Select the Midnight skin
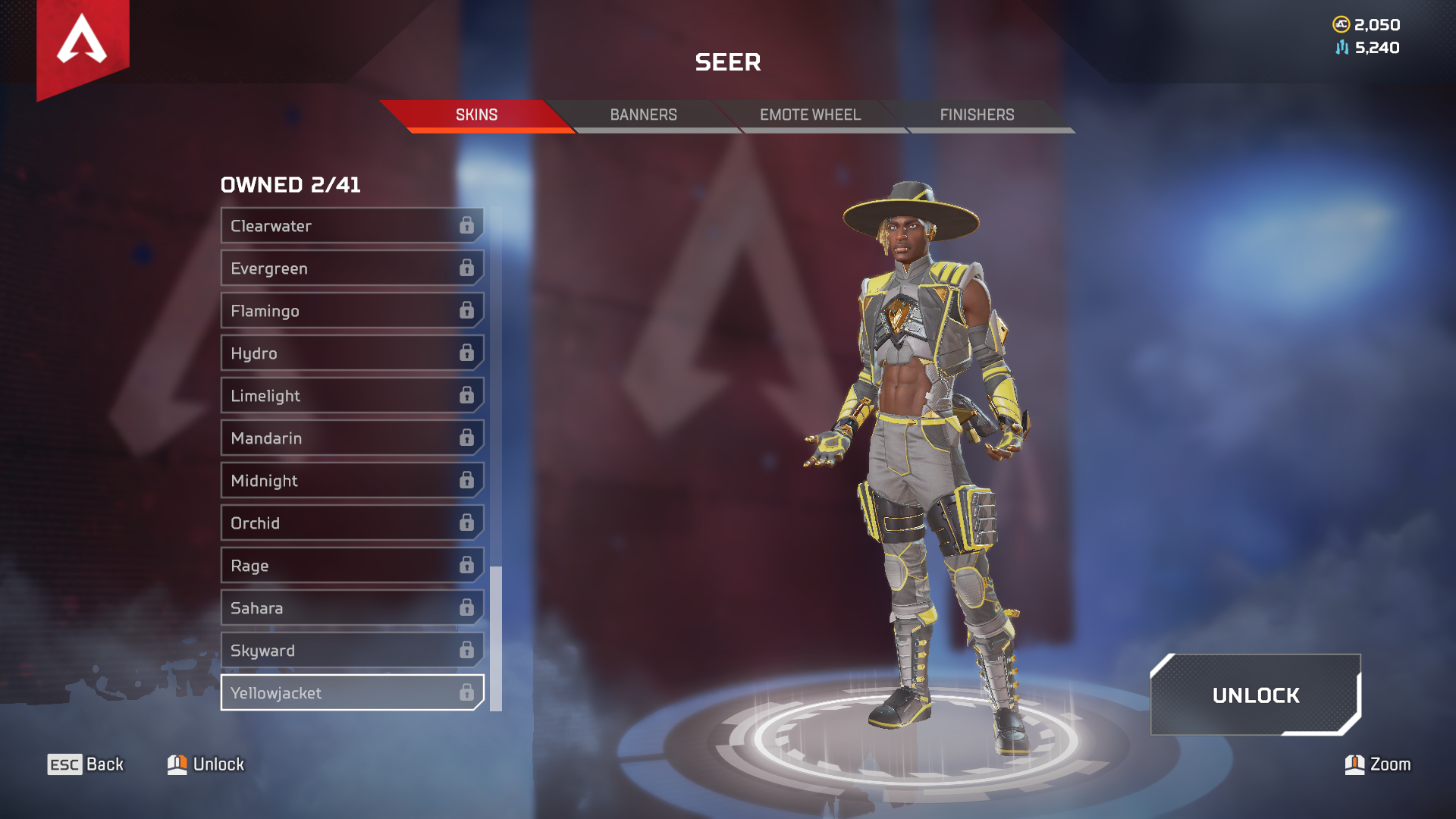Viewport: 1456px width, 819px height. coord(341,480)
